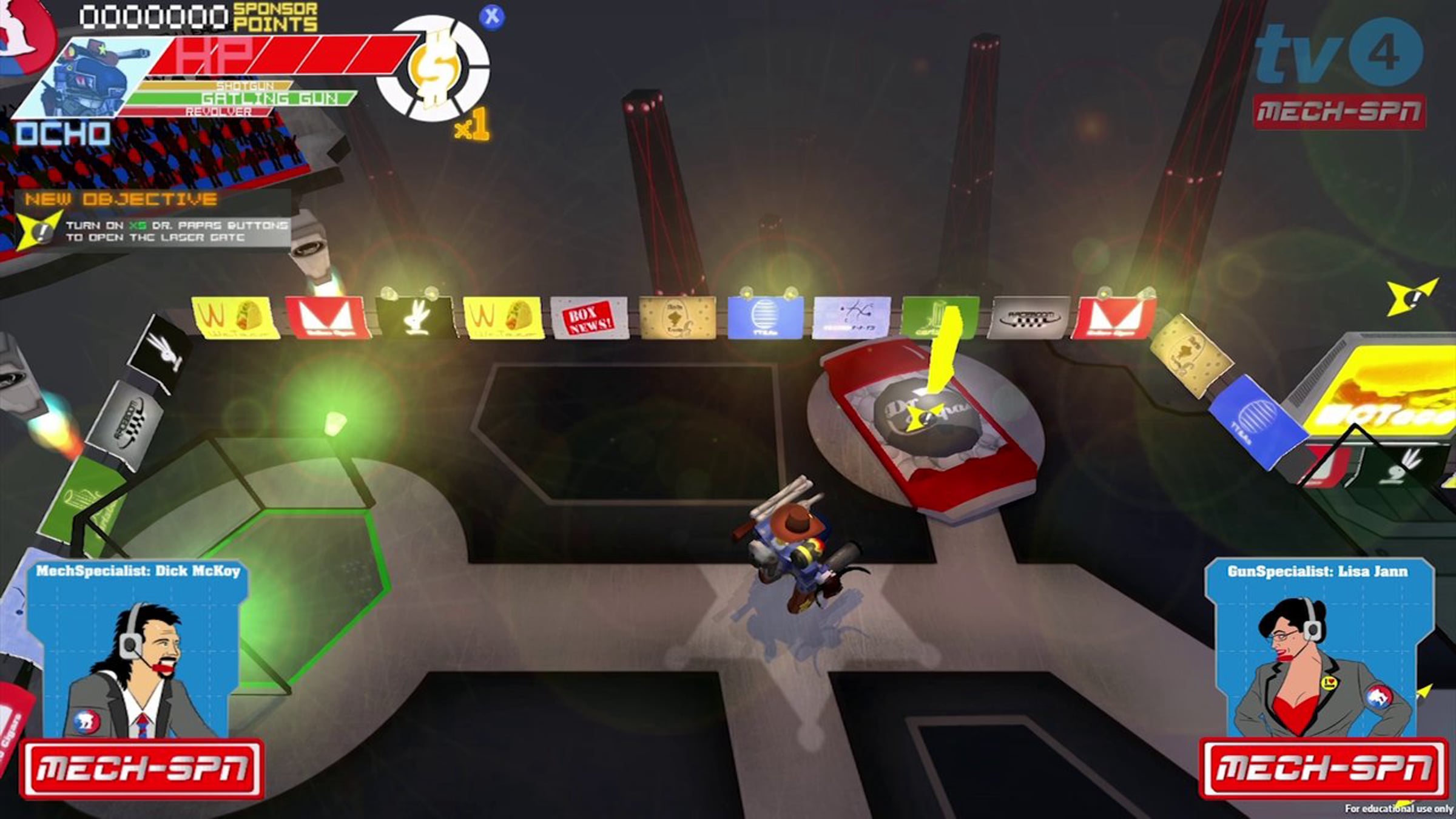
Task: Click the tv4 channel logo
Action: coord(1338,53)
